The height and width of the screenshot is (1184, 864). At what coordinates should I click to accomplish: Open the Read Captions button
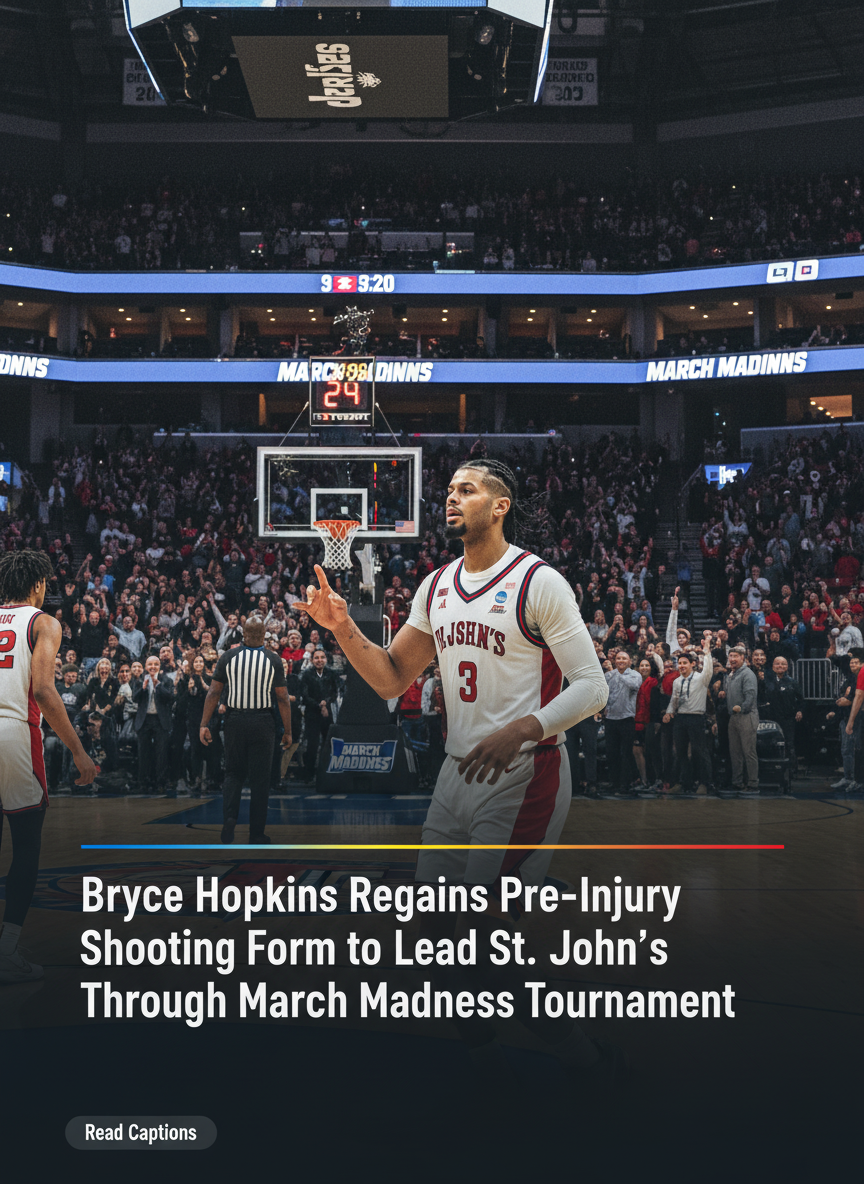141,1132
